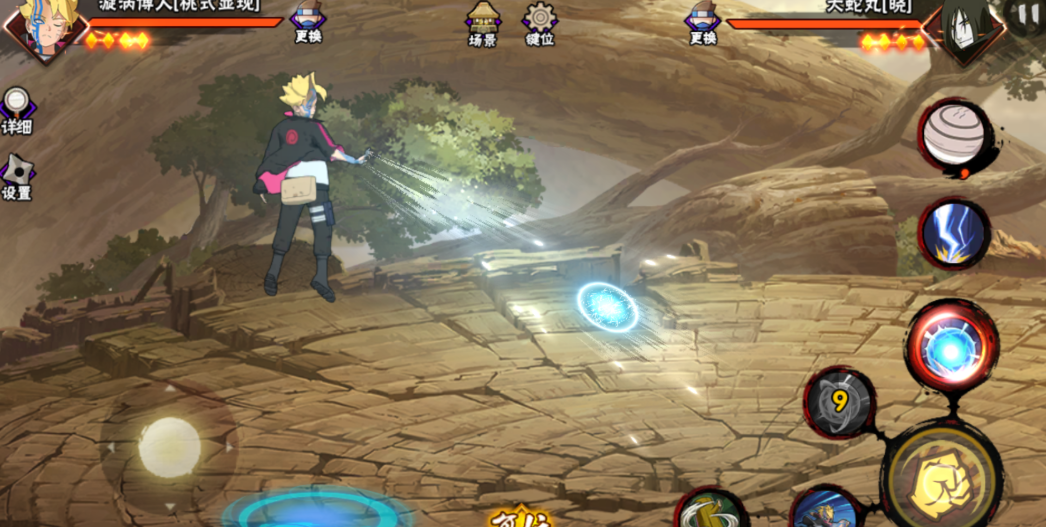The height and width of the screenshot is (527, 1046).
Task: Activate the grey skill showing number 9
Action: coord(840,402)
